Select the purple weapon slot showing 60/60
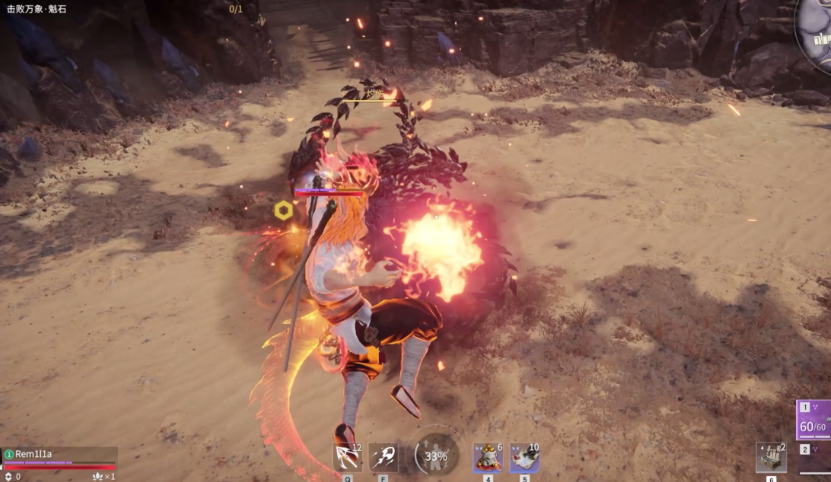Viewport: 831px width, 482px height. click(x=814, y=421)
